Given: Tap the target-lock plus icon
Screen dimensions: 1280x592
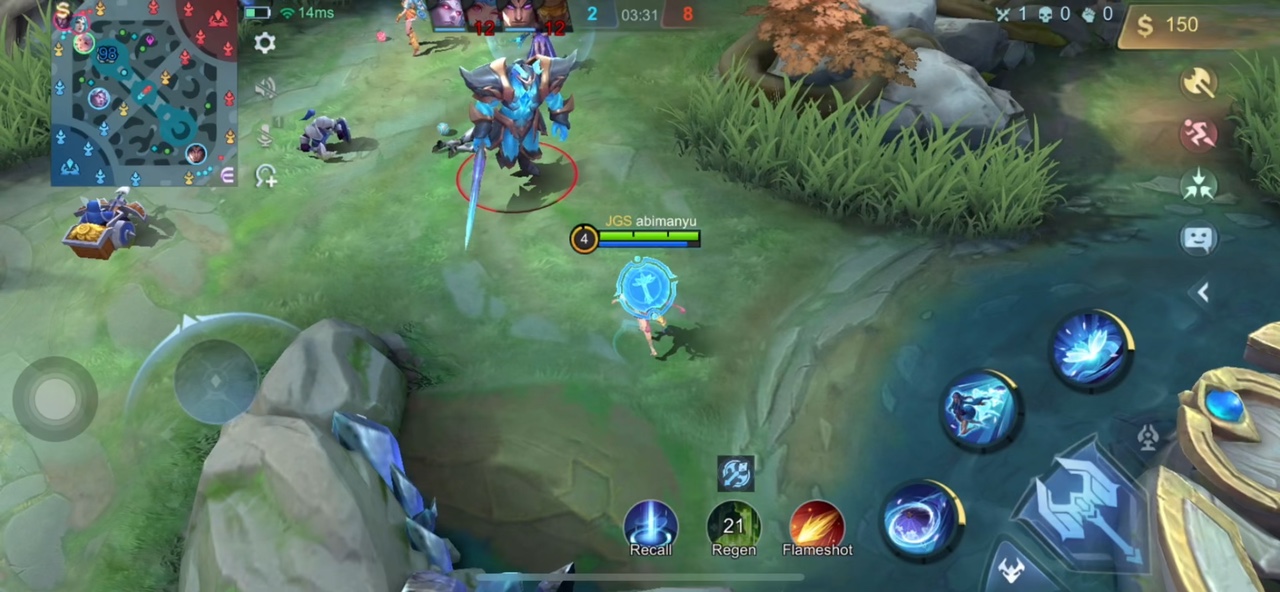Looking at the screenshot, I should pyautogui.click(x=266, y=177).
